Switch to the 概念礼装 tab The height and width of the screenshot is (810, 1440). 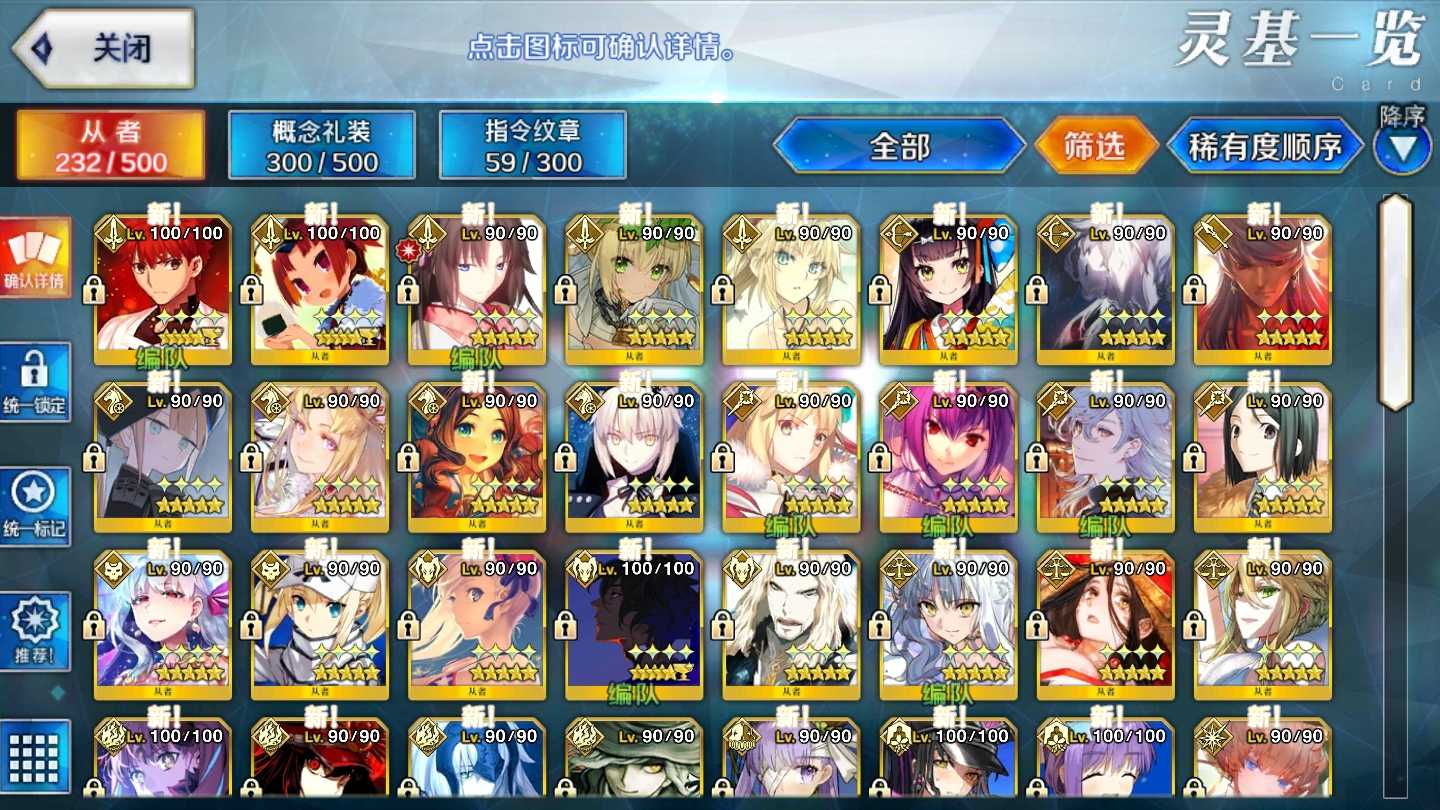point(324,142)
